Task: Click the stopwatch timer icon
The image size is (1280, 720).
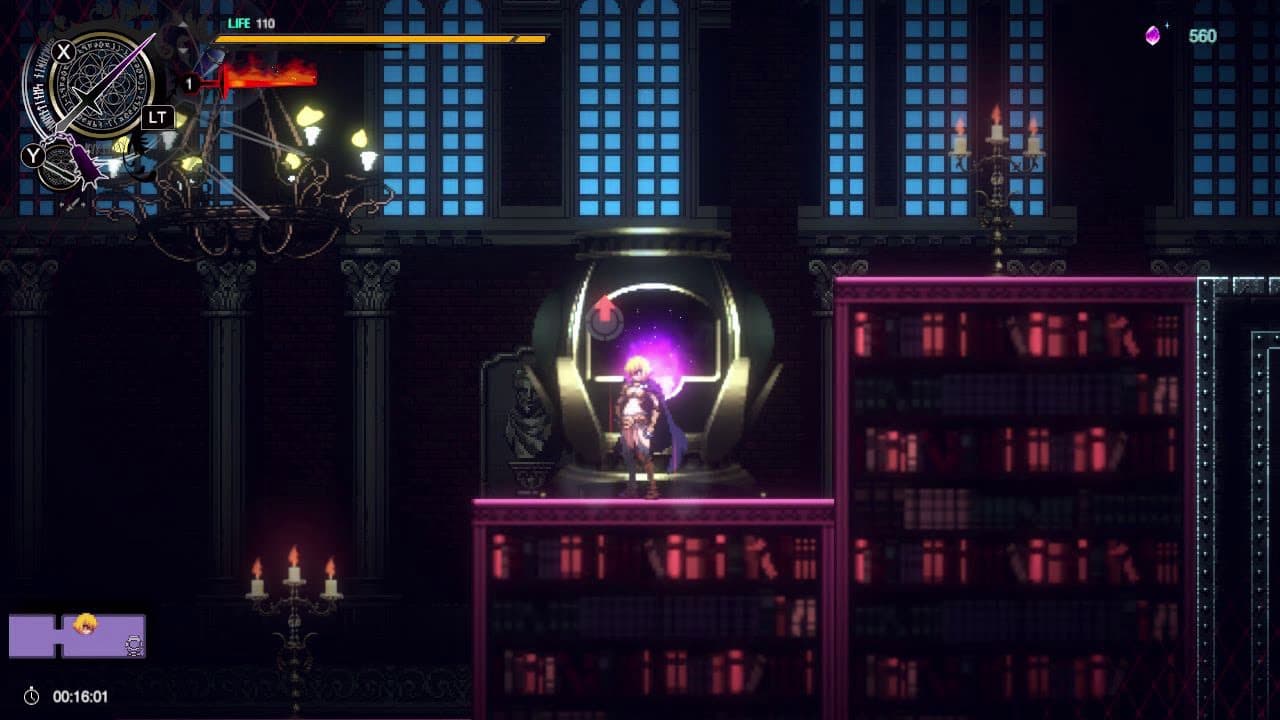Action: point(31,696)
